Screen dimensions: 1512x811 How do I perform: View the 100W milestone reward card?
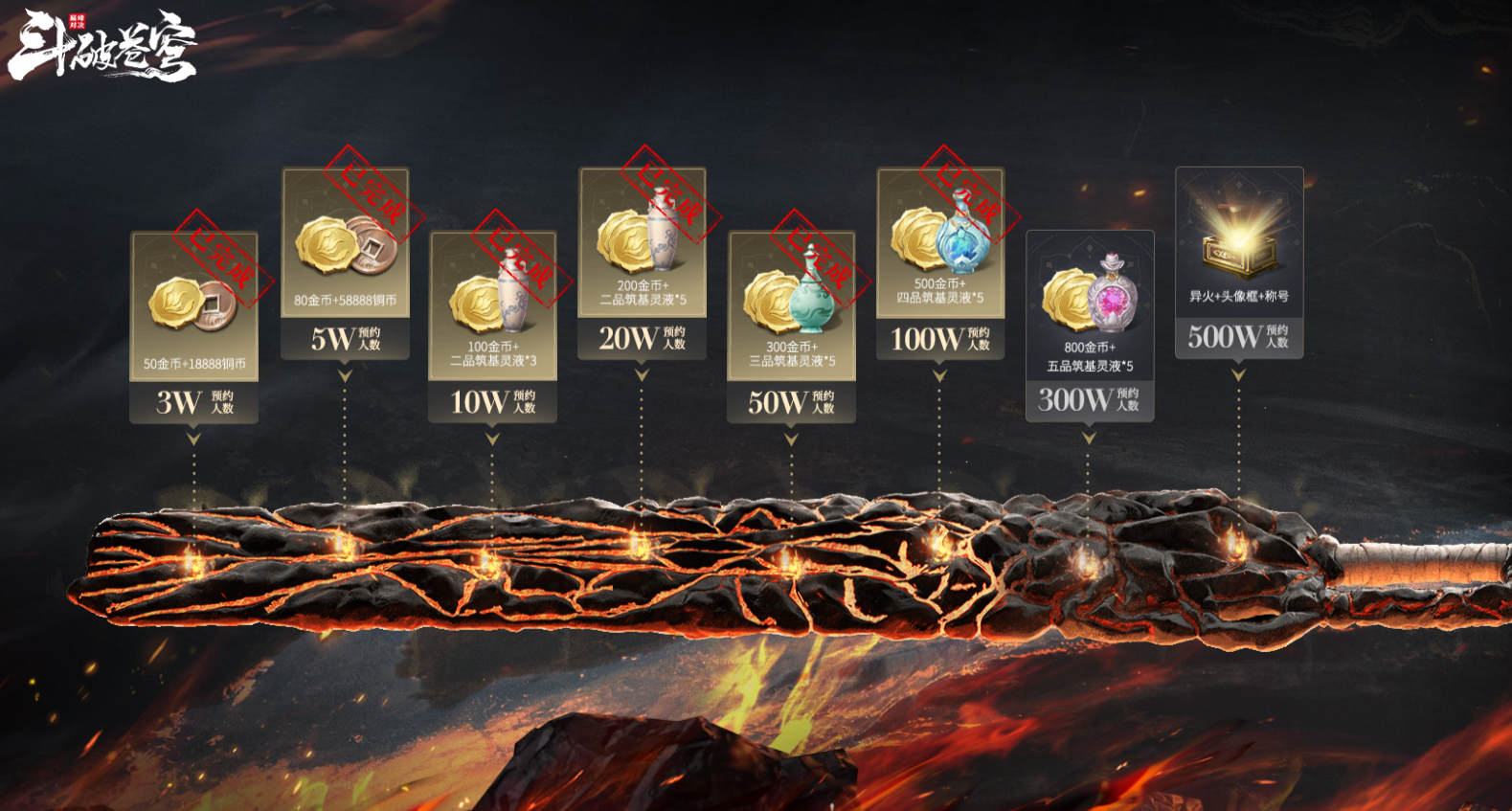(x=939, y=262)
